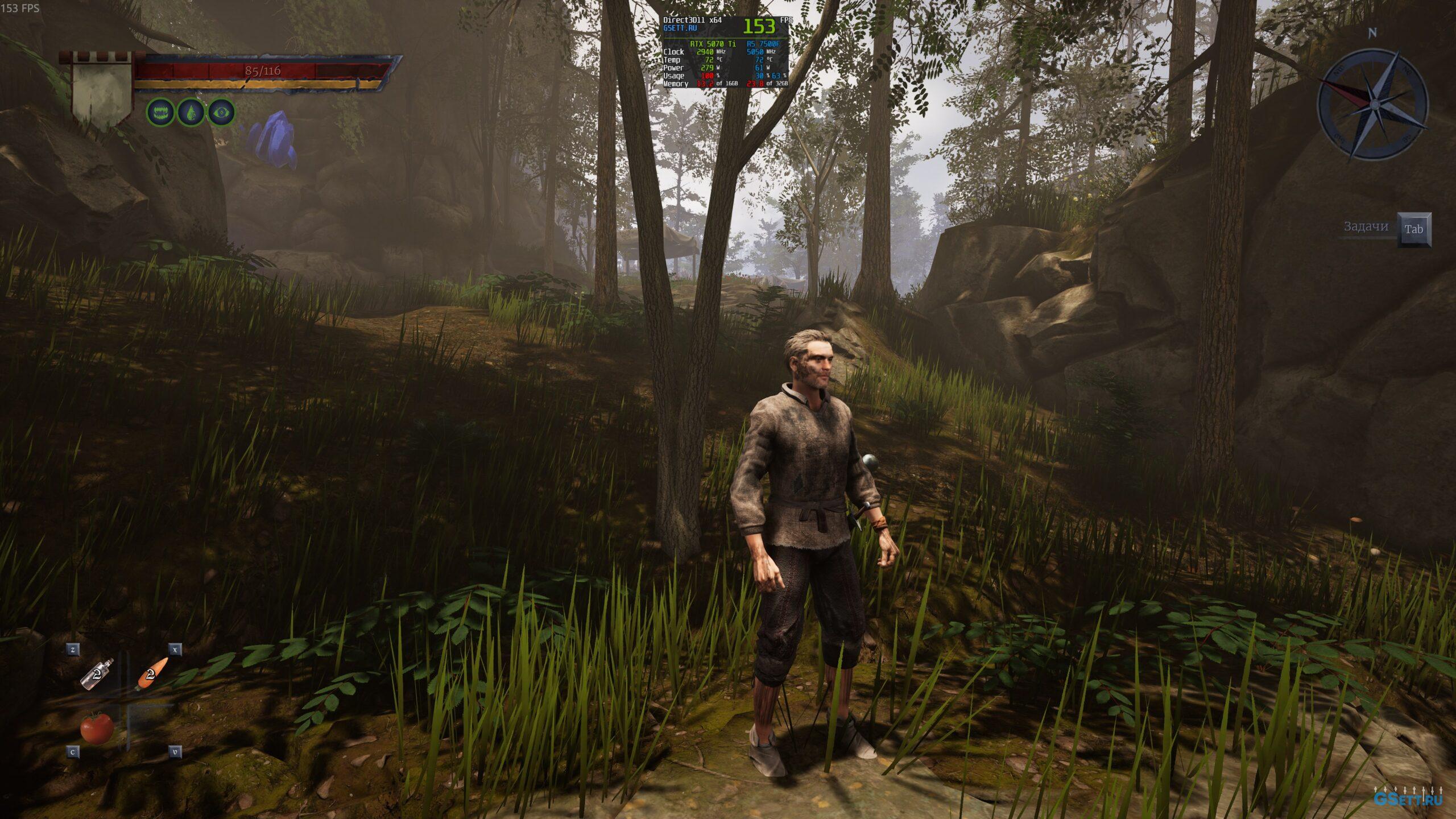Select the glass bottle quick slot
1456x819 pixels.
(97, 675)
